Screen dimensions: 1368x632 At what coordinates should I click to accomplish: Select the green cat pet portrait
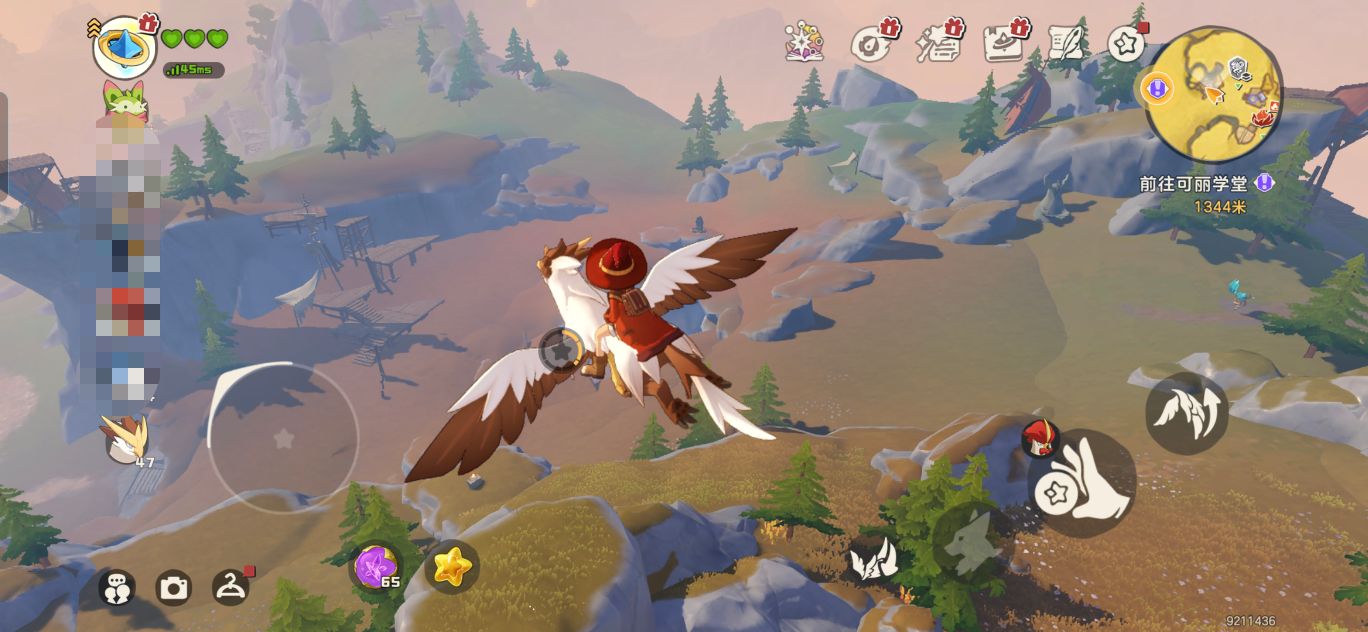tap(124, 100)
